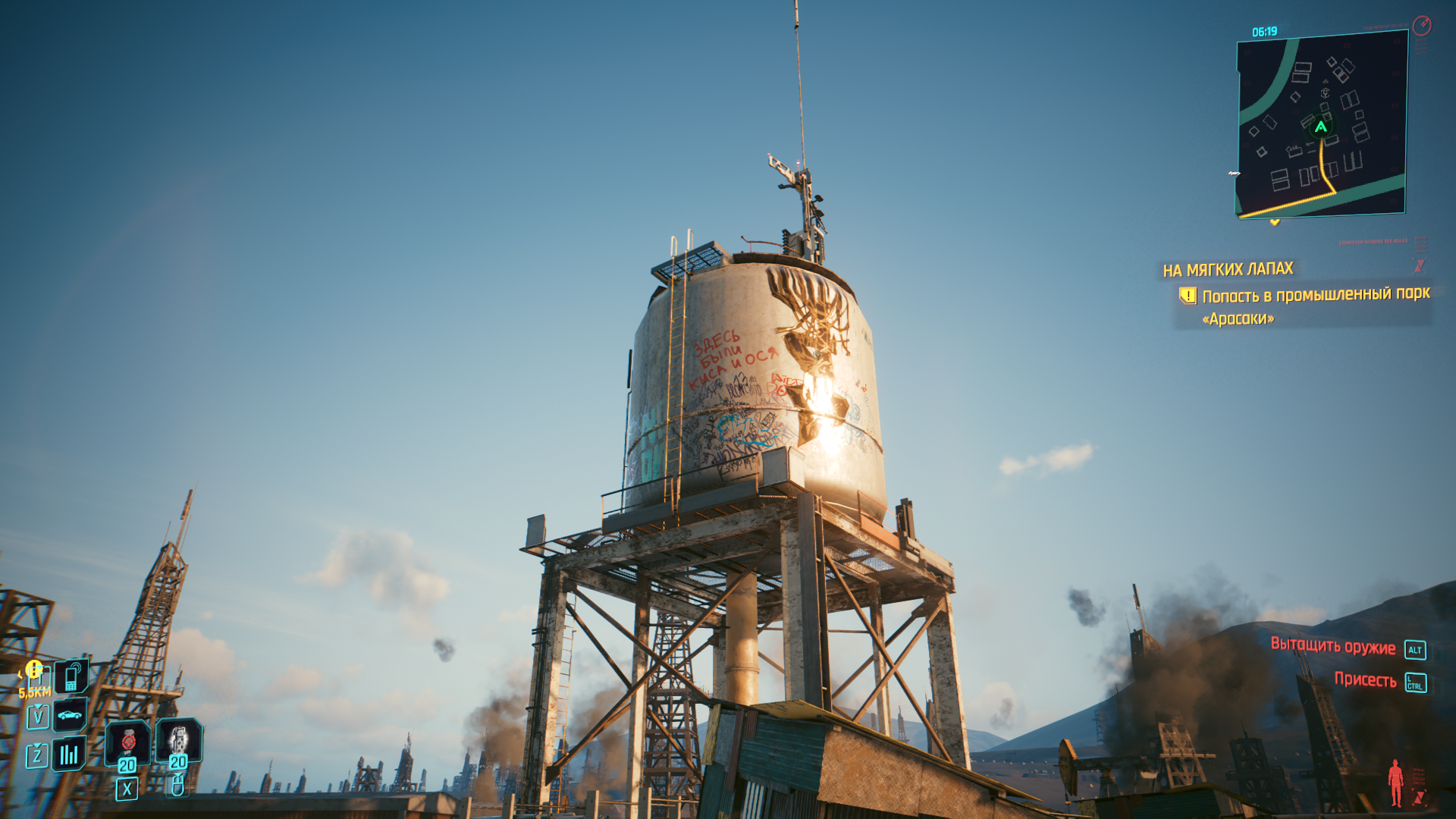Click the yellow quest marker with distance
Image resolution: width=1456 pixels, height=819 pixels.
[34, 670]
